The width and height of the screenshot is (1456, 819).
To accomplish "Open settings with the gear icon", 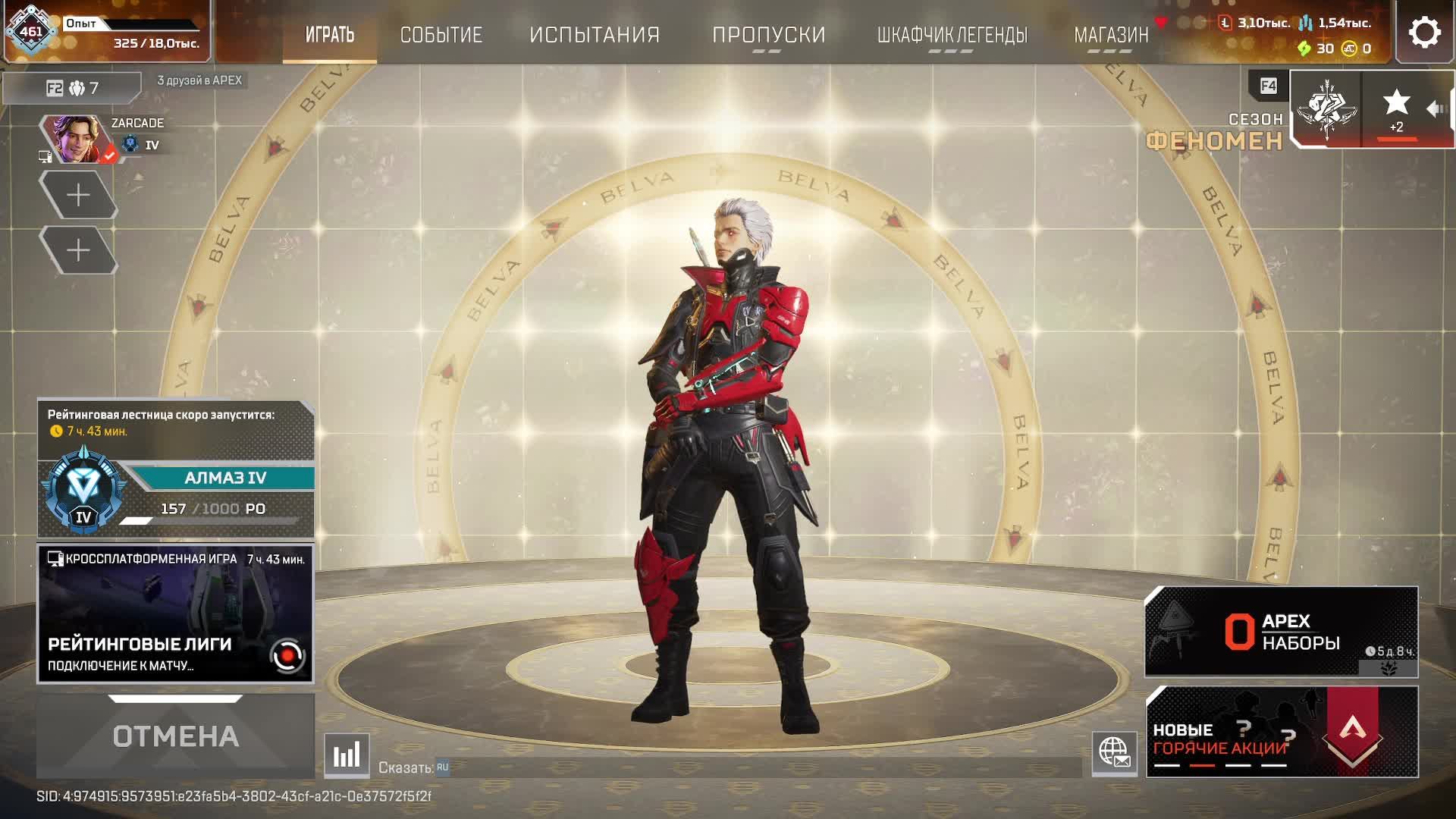I will (x=1424, y=33).
